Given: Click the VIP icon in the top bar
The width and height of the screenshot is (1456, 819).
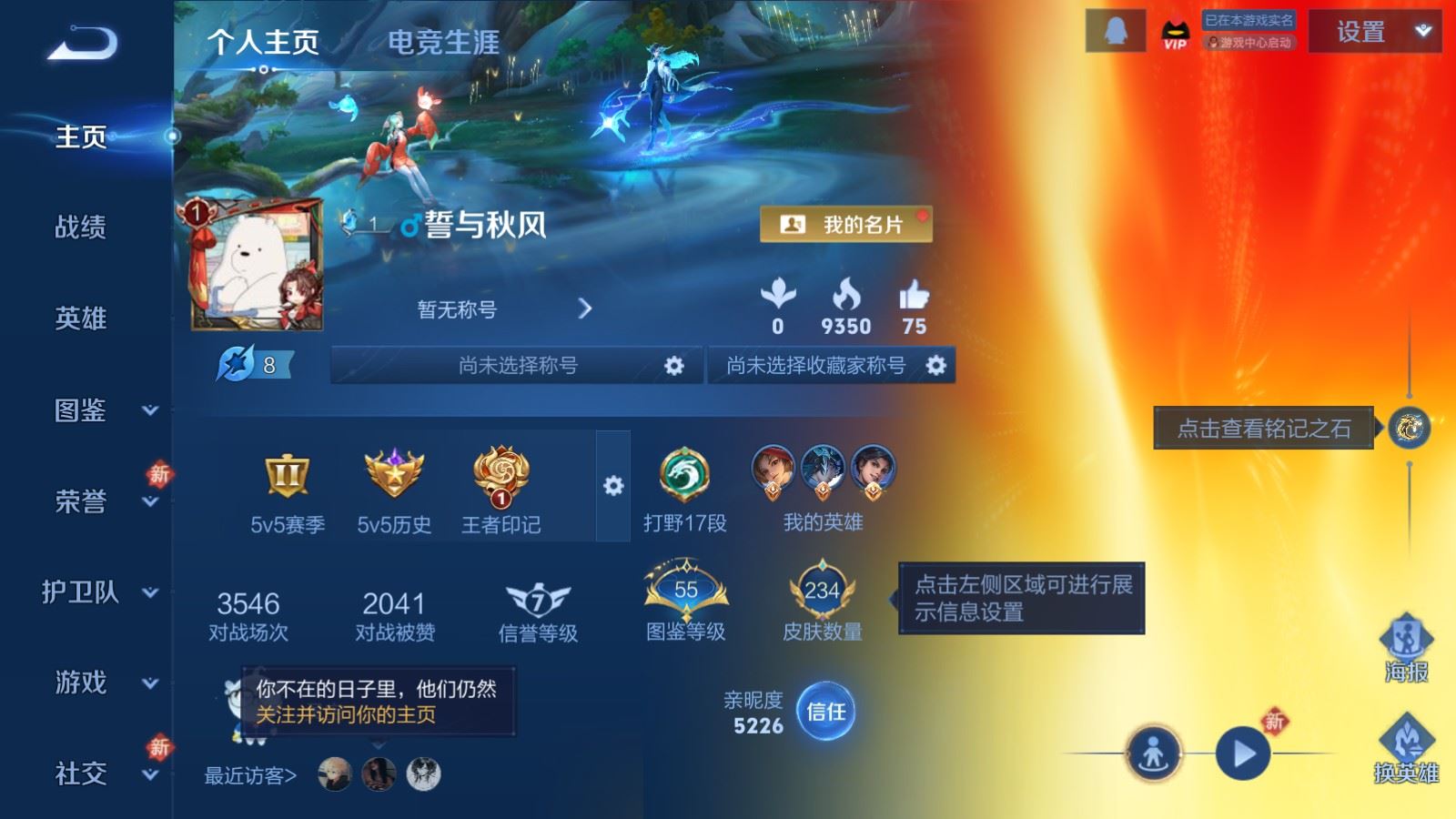Looking at the screenshot, I should click(x=1174, y=35).
